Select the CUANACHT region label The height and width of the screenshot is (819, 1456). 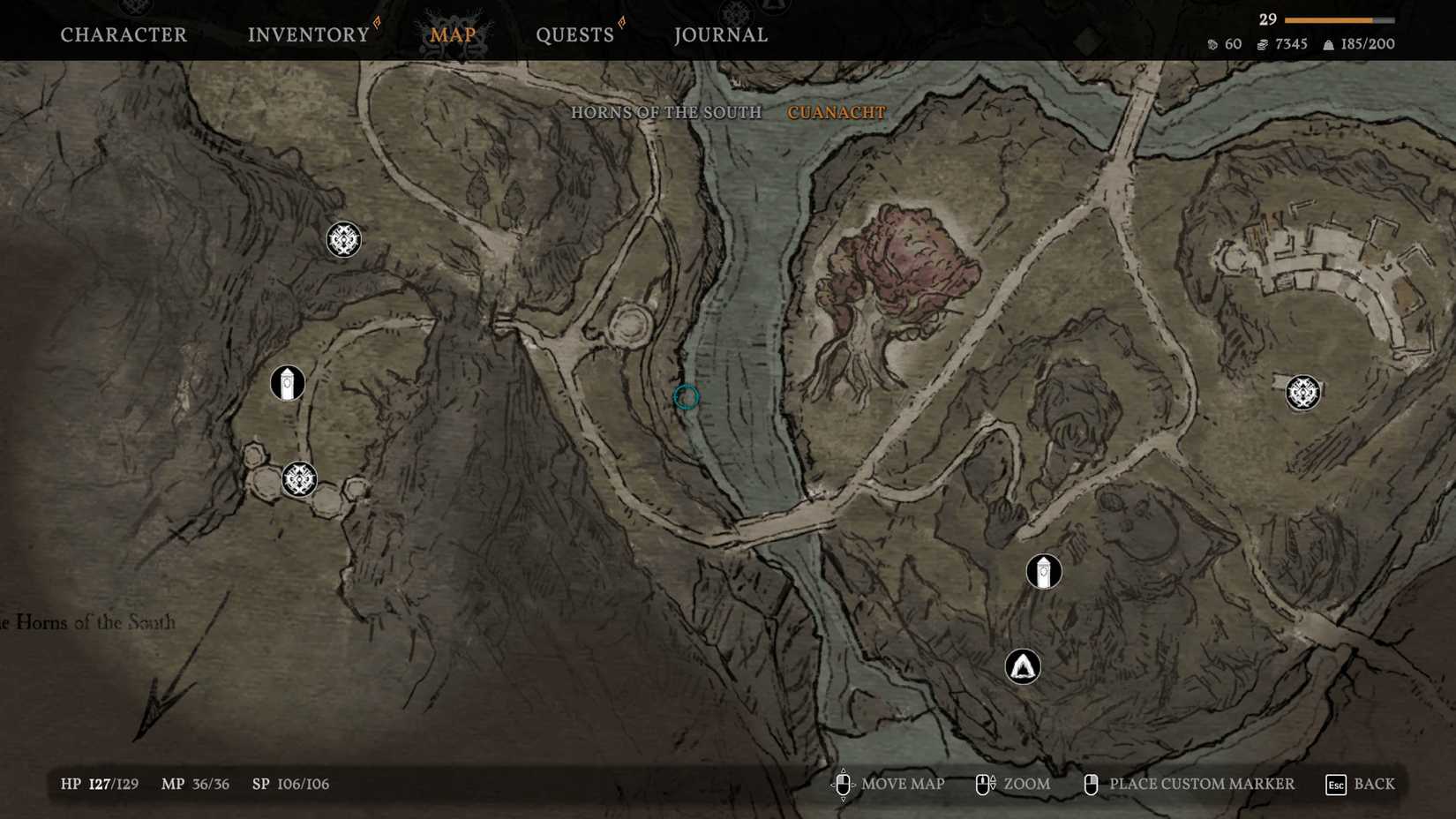(836, 112)
